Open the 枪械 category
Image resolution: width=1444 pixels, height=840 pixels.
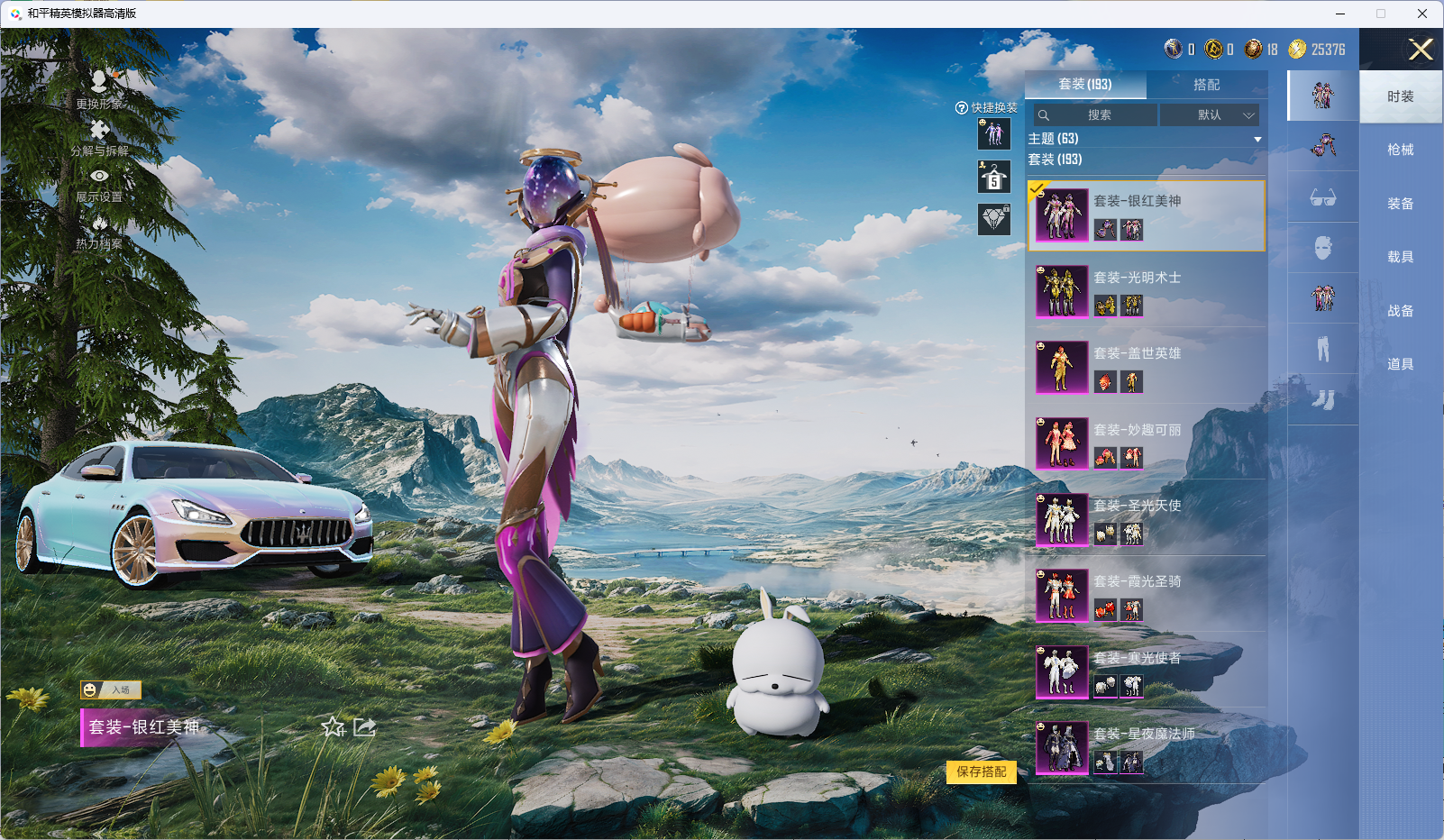point(1400,150)
